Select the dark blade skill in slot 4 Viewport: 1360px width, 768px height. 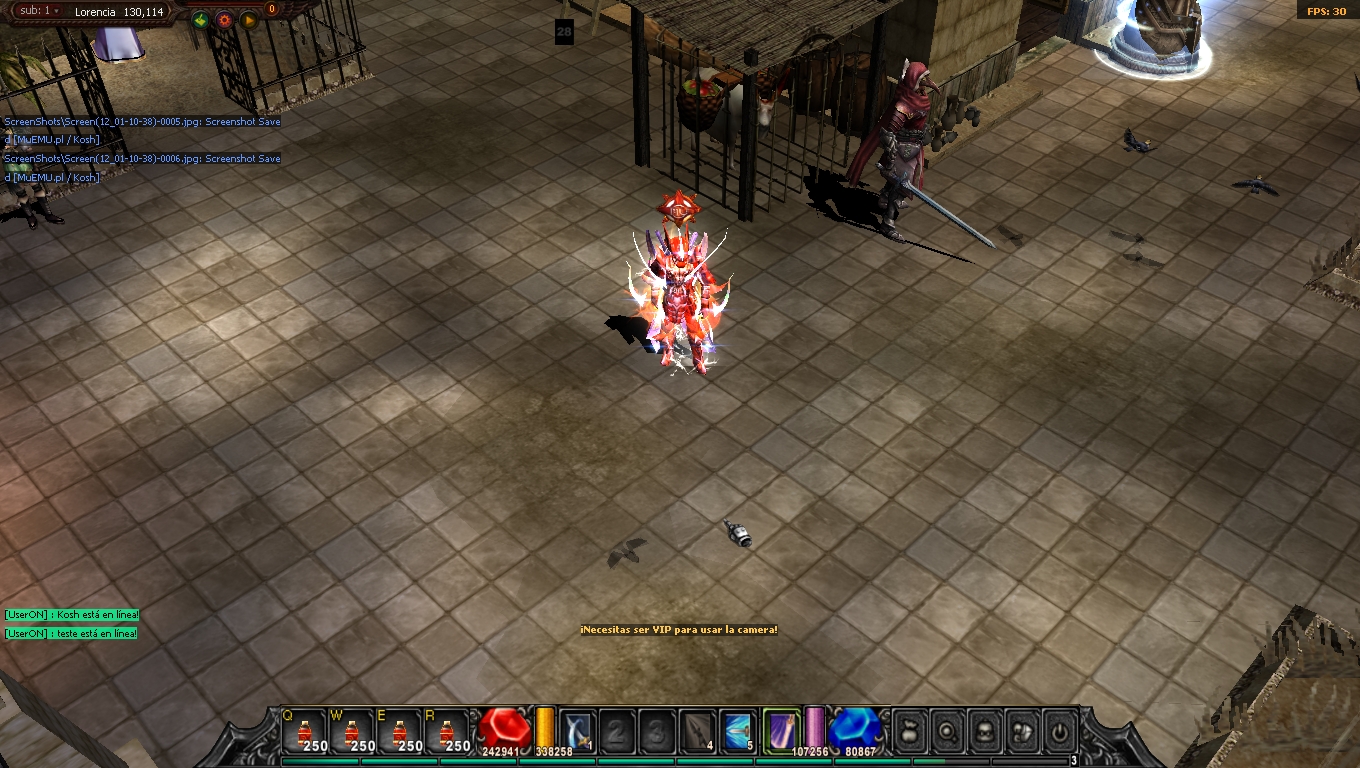pos(697,731)
